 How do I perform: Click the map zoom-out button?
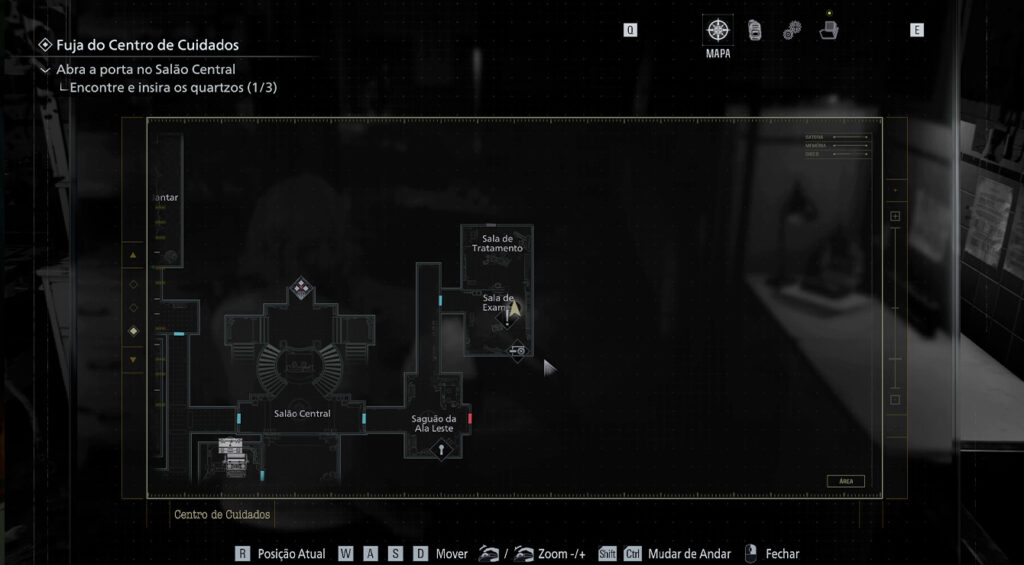pyautogui.click(x=895, y=400)
